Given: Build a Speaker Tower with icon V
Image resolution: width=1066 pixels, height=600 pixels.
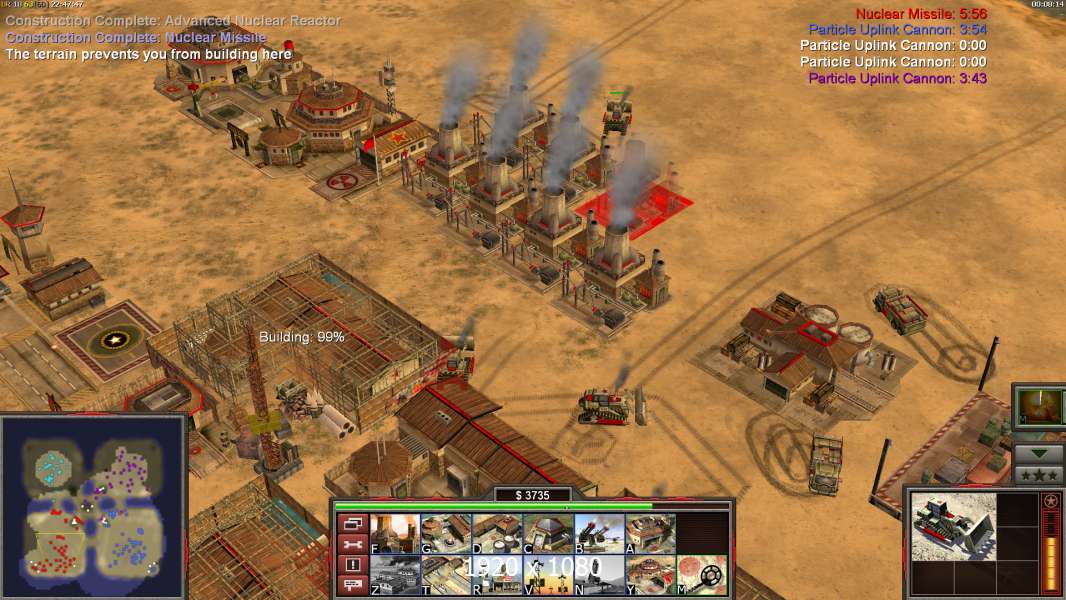Looking at the screenshot, I should pos(548,575).
